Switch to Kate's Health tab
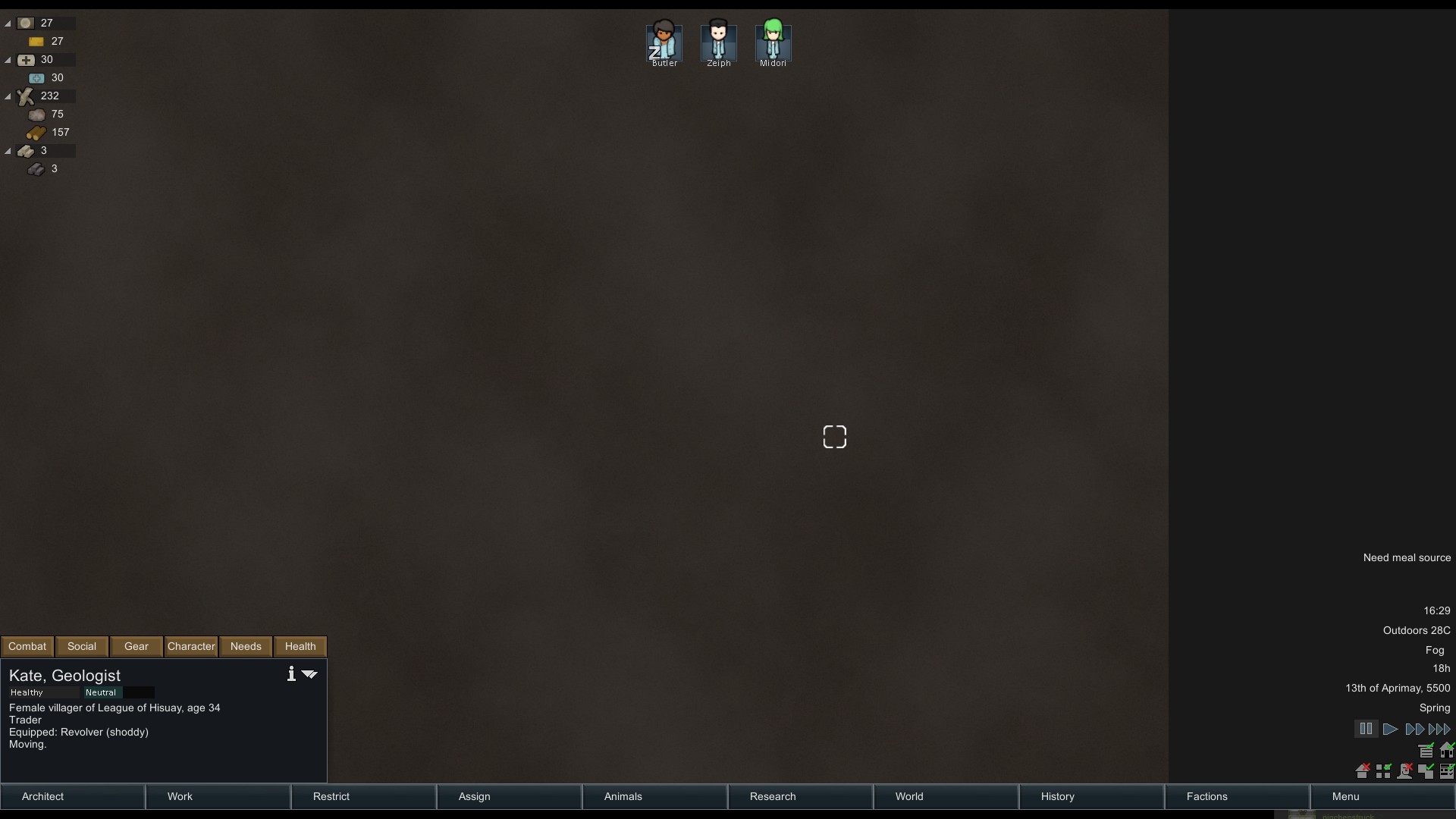 click(300, 646)
